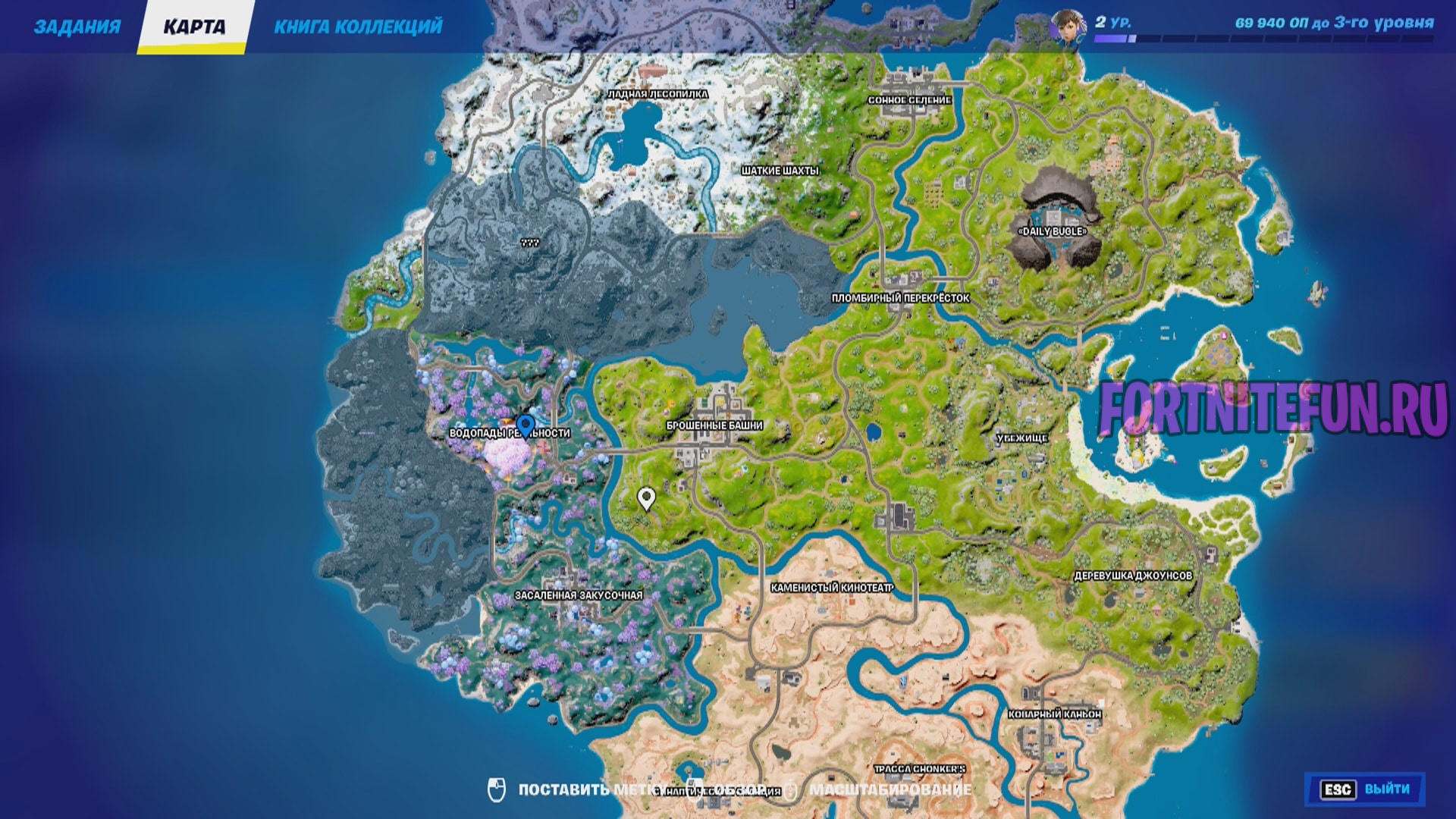This screenshot has height=819, width=1456.
Task: Choose the Коварный каньон location label
Action: coord(1054,714)
